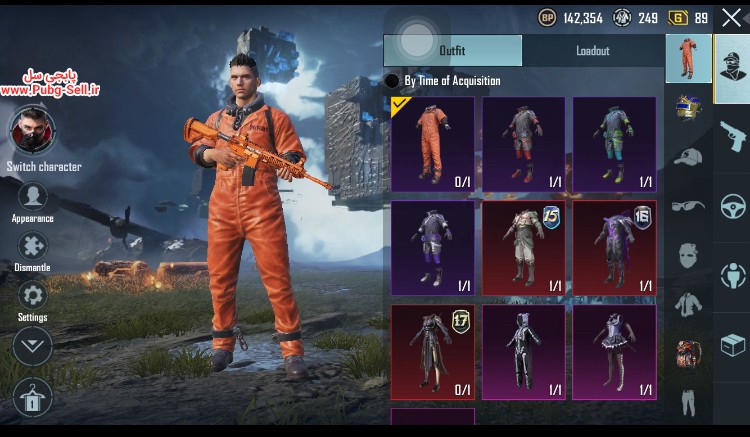Screen dimensions: 750x437
Task: Select the cap headwear category
Action: pyautogui.click(x=687, y=157)
